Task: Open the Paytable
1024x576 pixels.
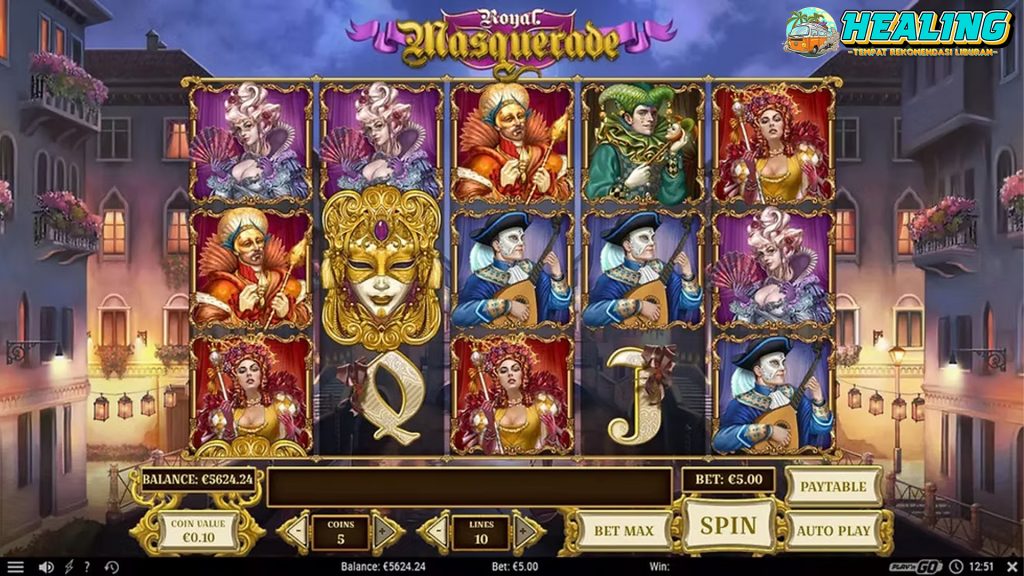Action: point(833,486)
